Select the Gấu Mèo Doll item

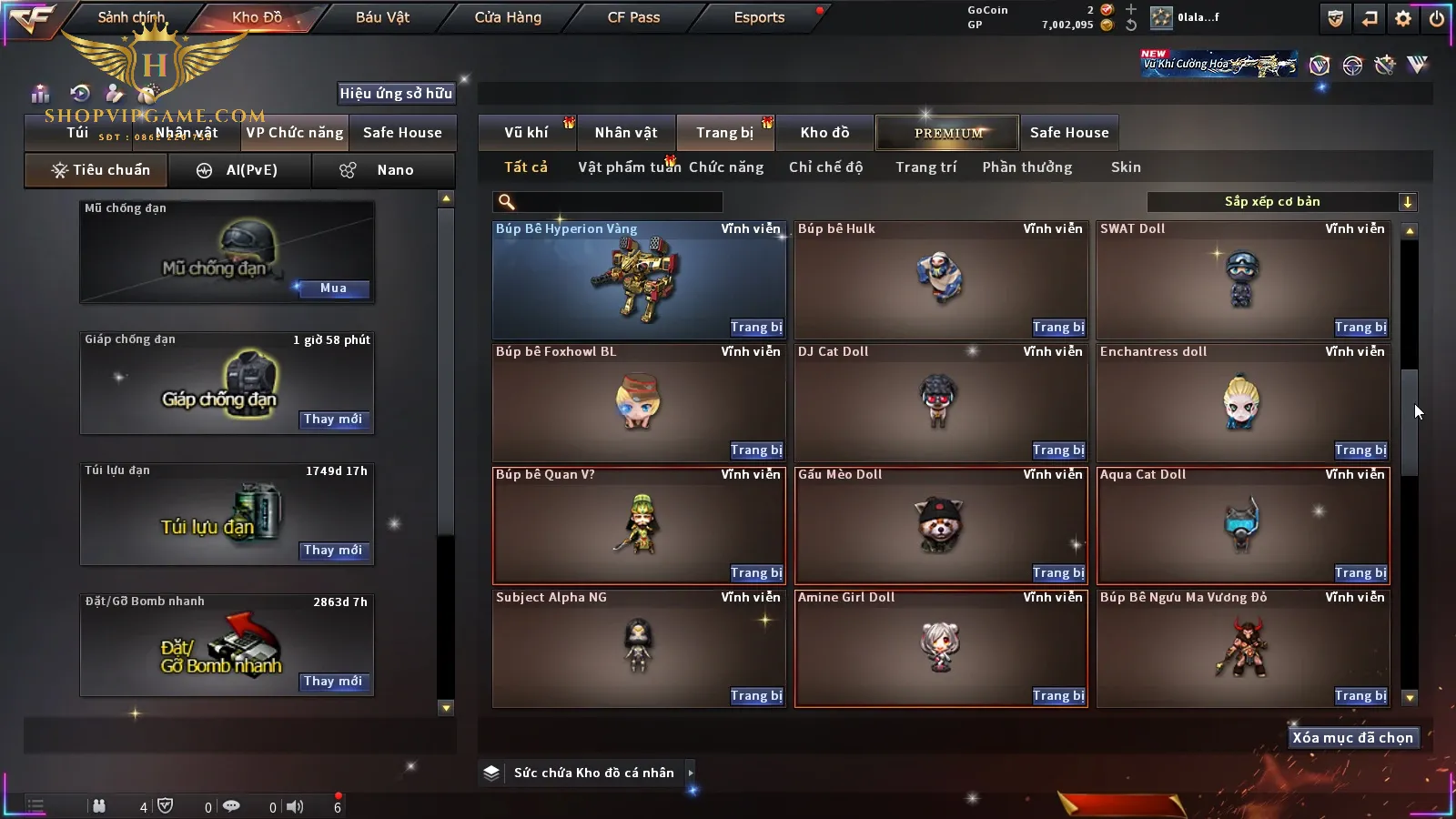point(940,525)
